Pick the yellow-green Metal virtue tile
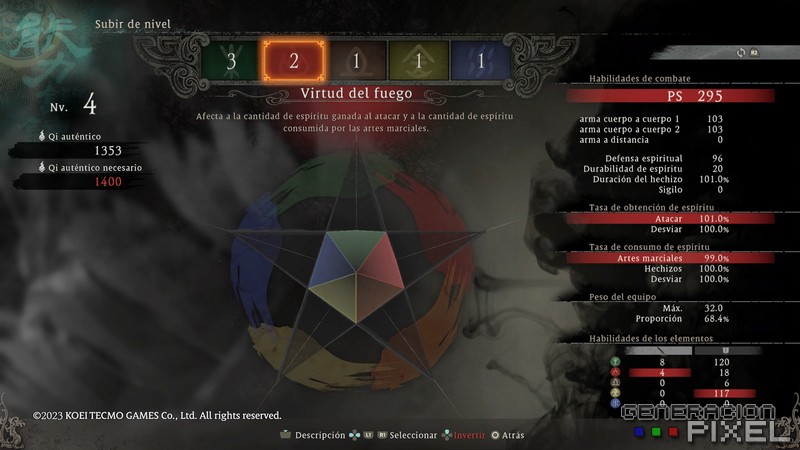 point(419,60)
